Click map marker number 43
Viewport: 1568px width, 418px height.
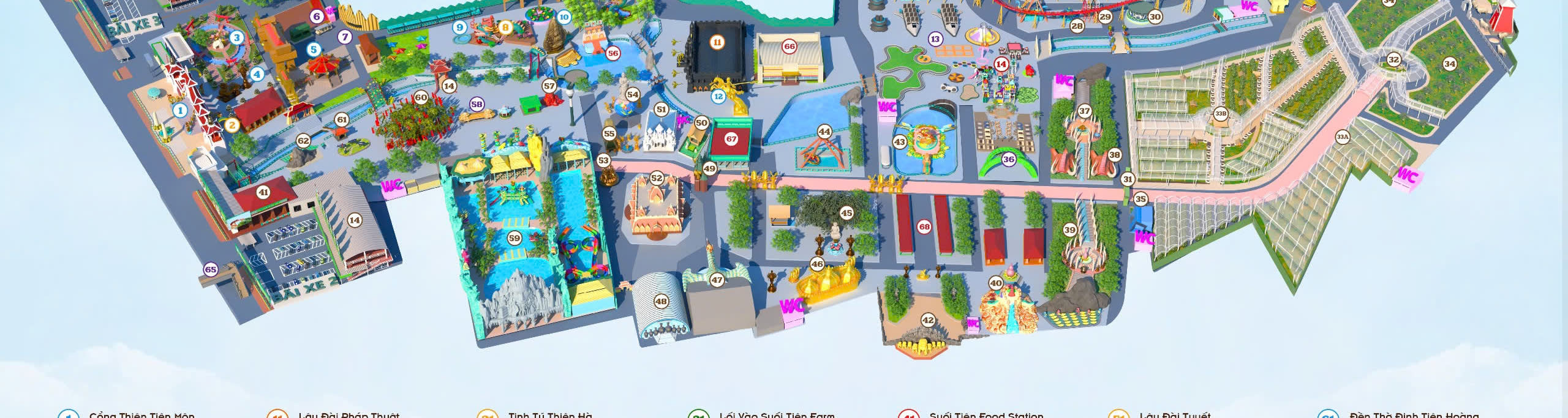pyautogui.click(x=900, y=142)
